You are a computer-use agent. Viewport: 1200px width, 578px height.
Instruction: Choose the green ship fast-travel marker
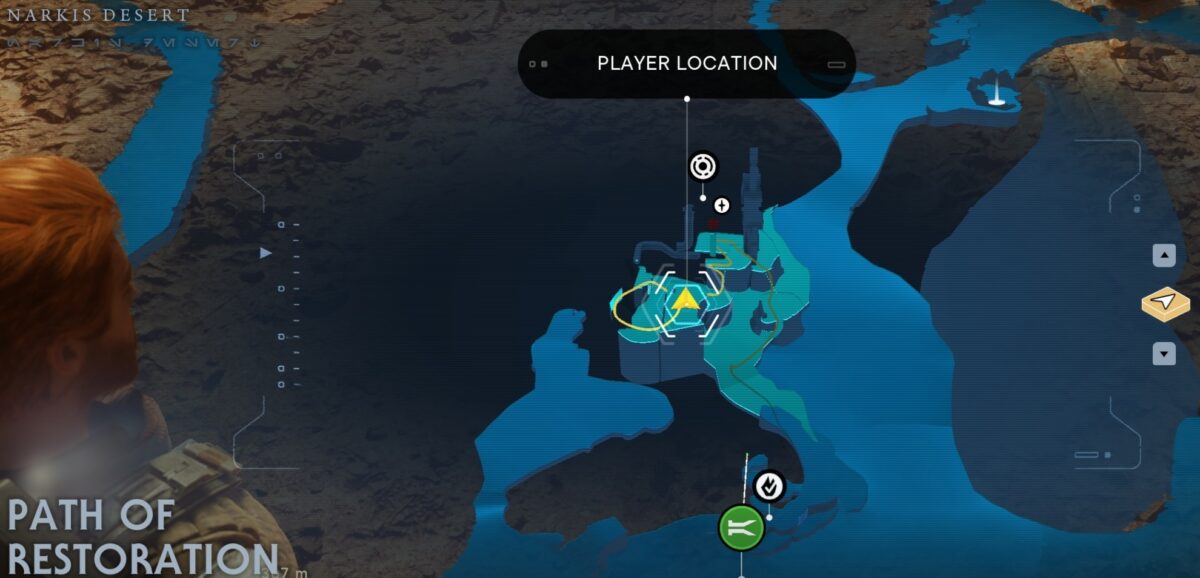pos(742,527)
